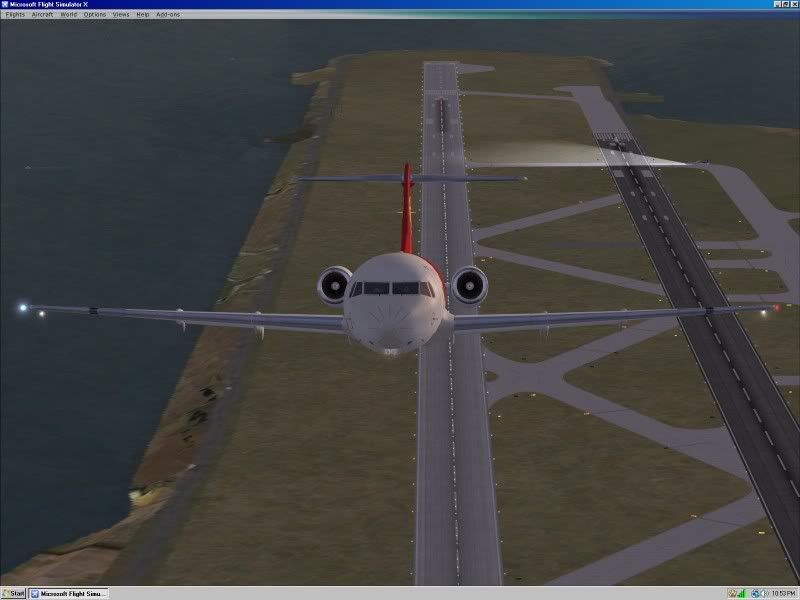Expand the Add-ons menu
Viewport: 800px width, 600px height.
point(167,15)
